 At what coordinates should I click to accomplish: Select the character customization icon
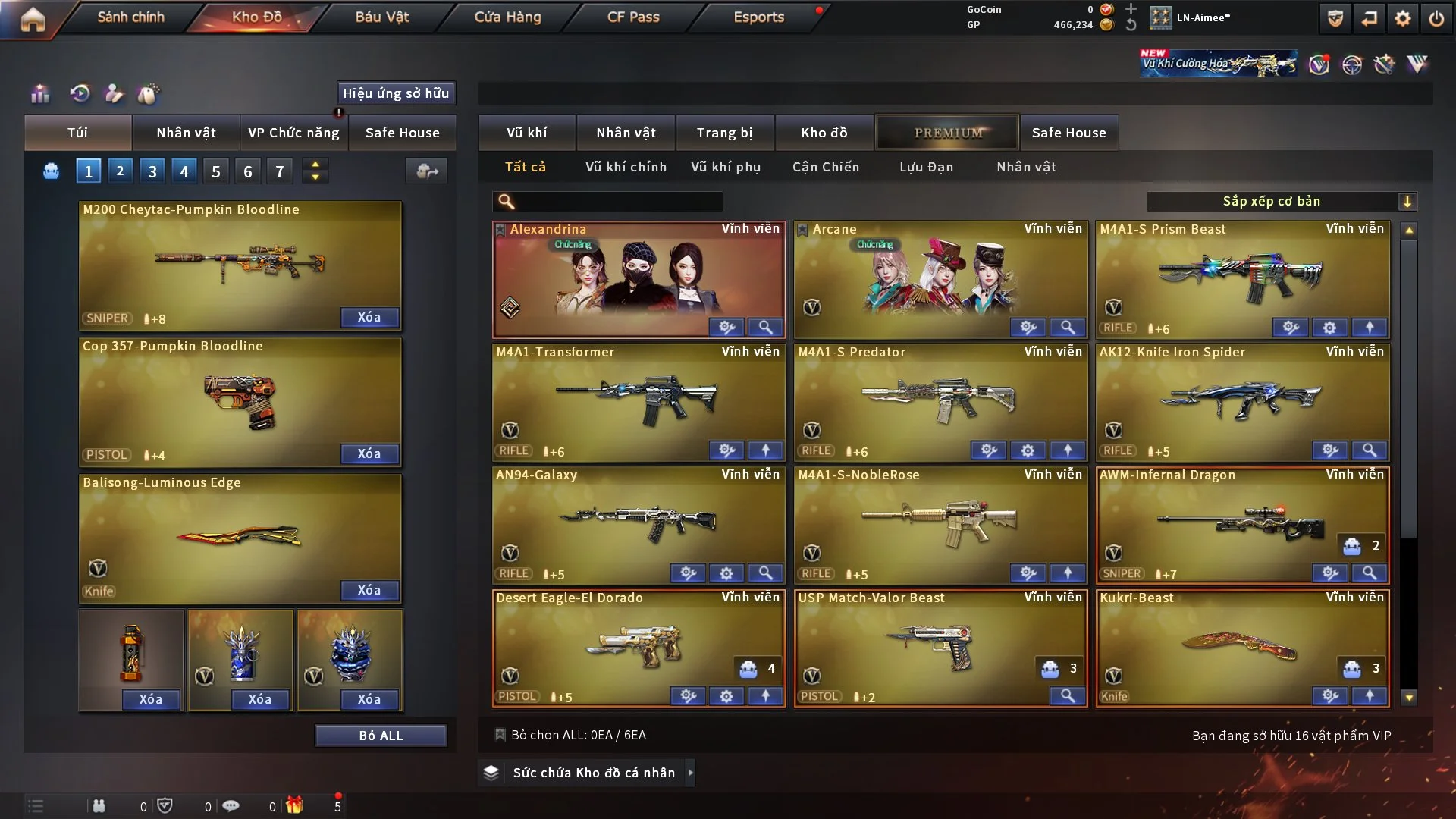click(114, 93)
